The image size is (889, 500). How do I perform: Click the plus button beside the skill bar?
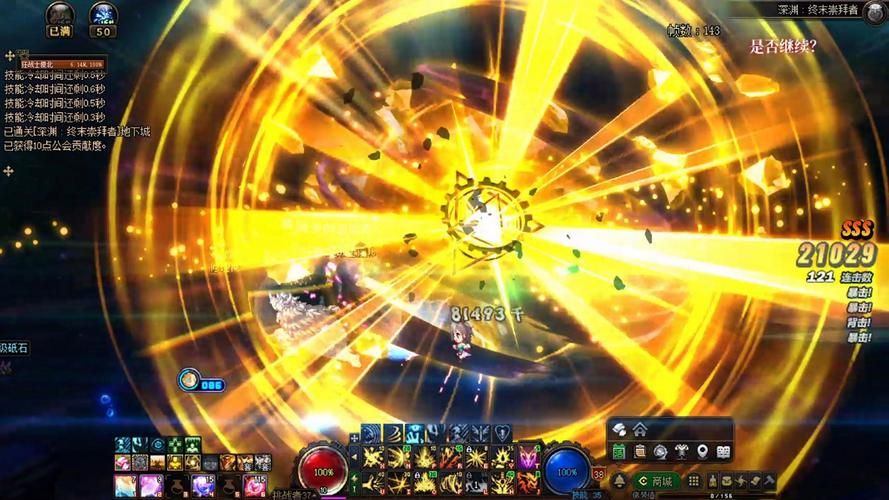(353, 438)
